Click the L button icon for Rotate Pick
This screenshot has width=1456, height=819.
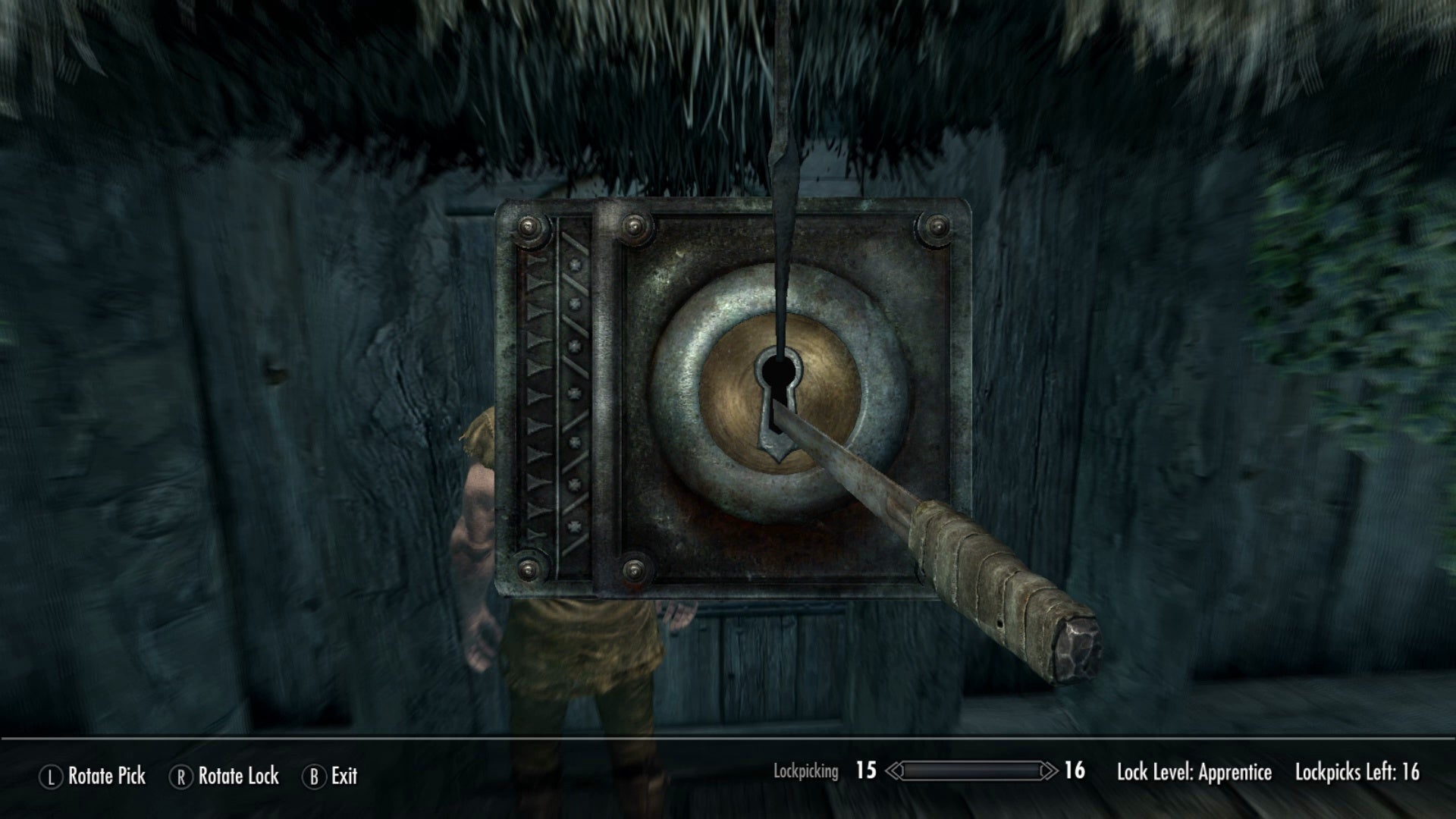tap(50, 777)
